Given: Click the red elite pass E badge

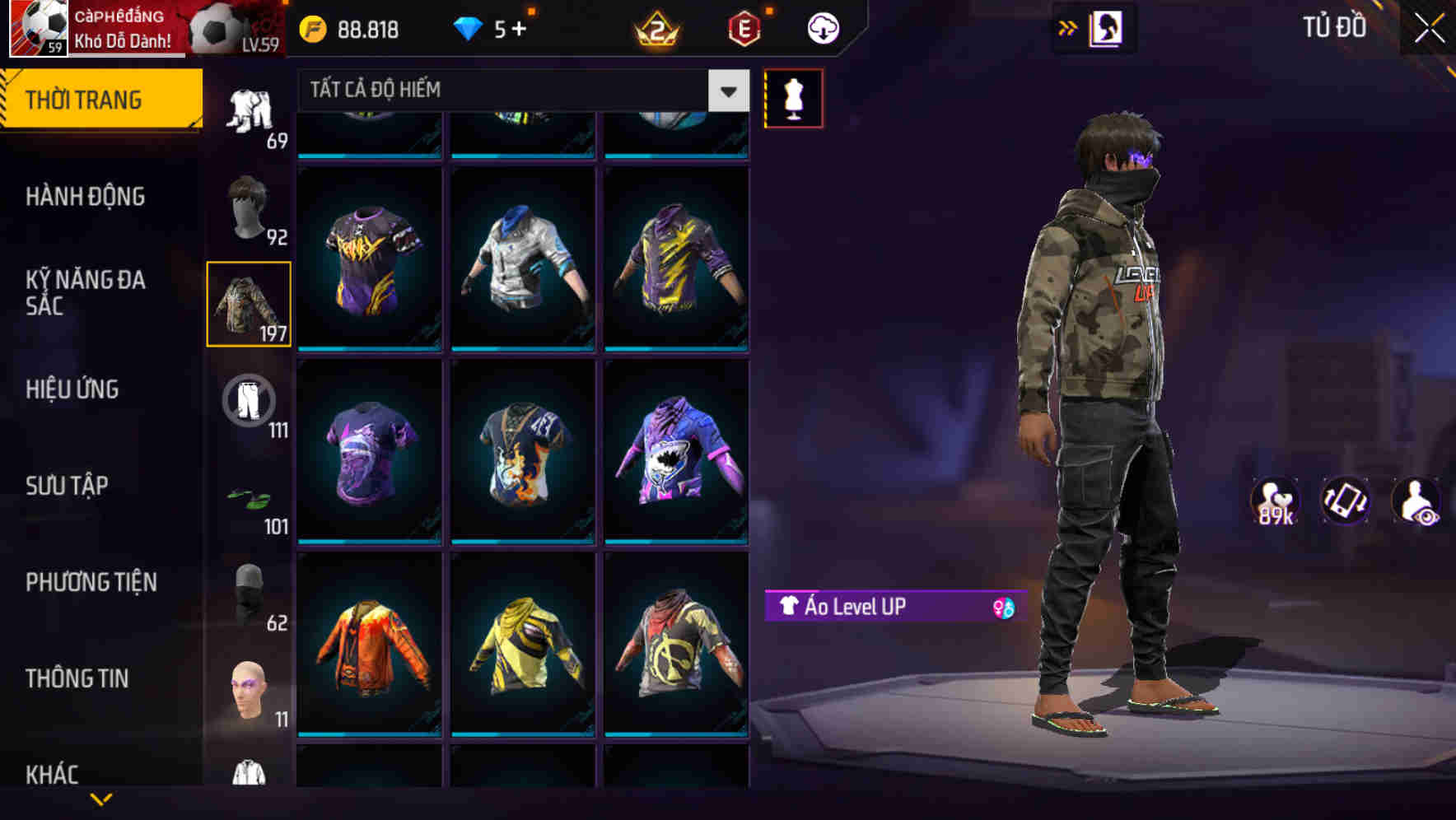Looking at the screenshot, I should pos(743,29).
